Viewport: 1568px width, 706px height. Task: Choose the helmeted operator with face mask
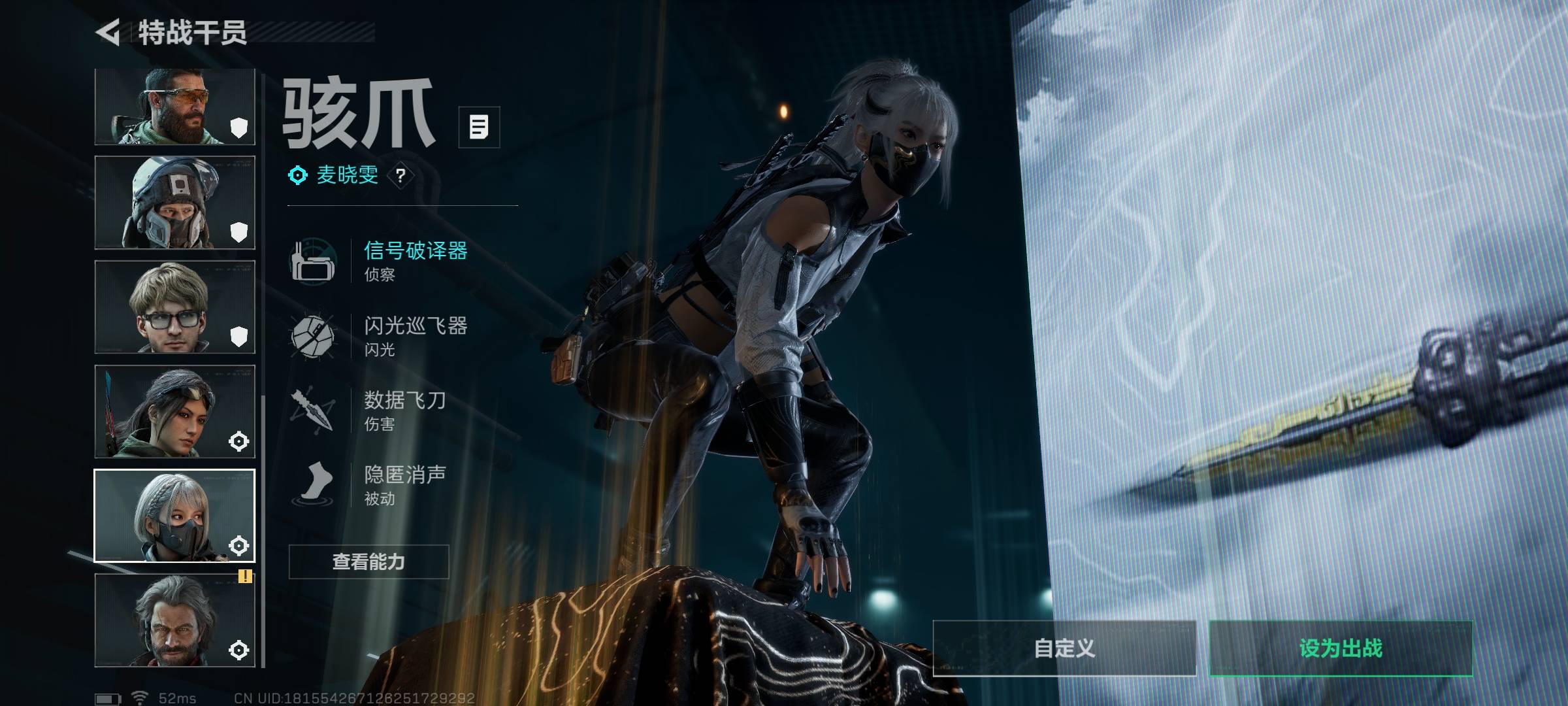click(x=174, y=203)
